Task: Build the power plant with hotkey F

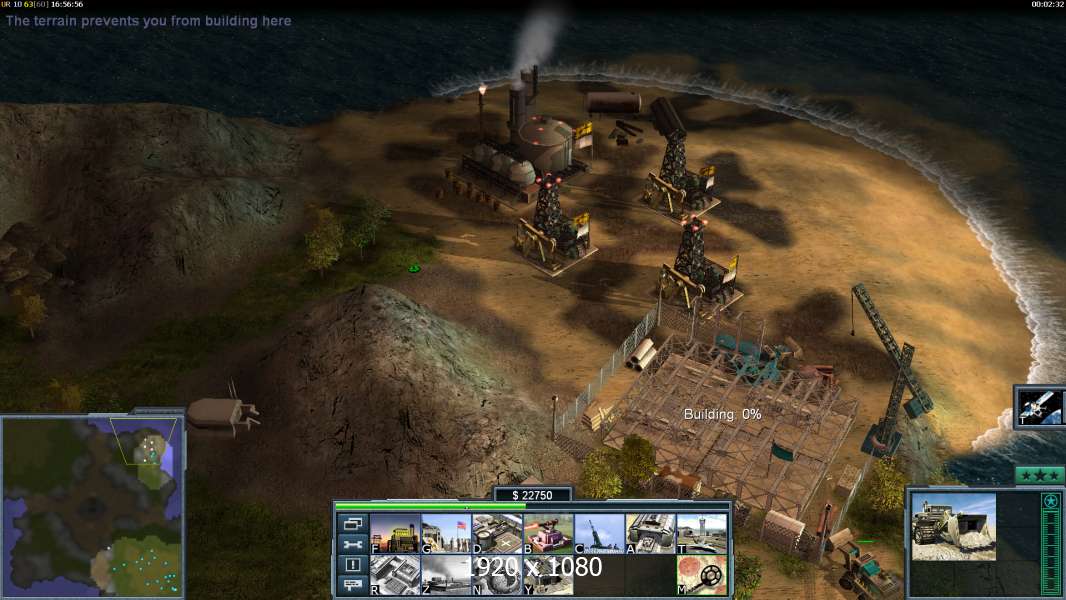Action: pyautogui.click(x=394, y=534)
